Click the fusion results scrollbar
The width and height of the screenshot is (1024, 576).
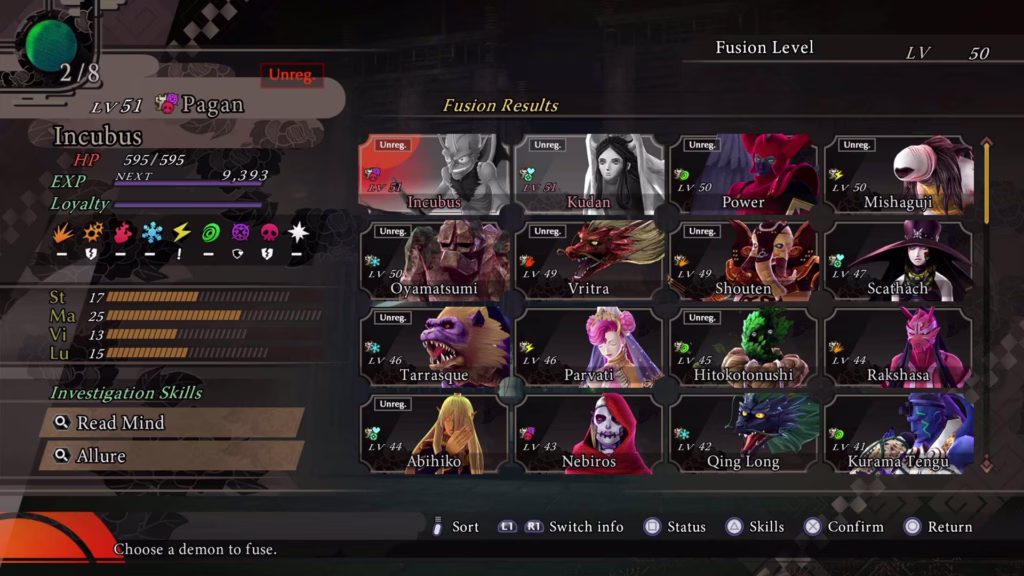pos(987,300)
